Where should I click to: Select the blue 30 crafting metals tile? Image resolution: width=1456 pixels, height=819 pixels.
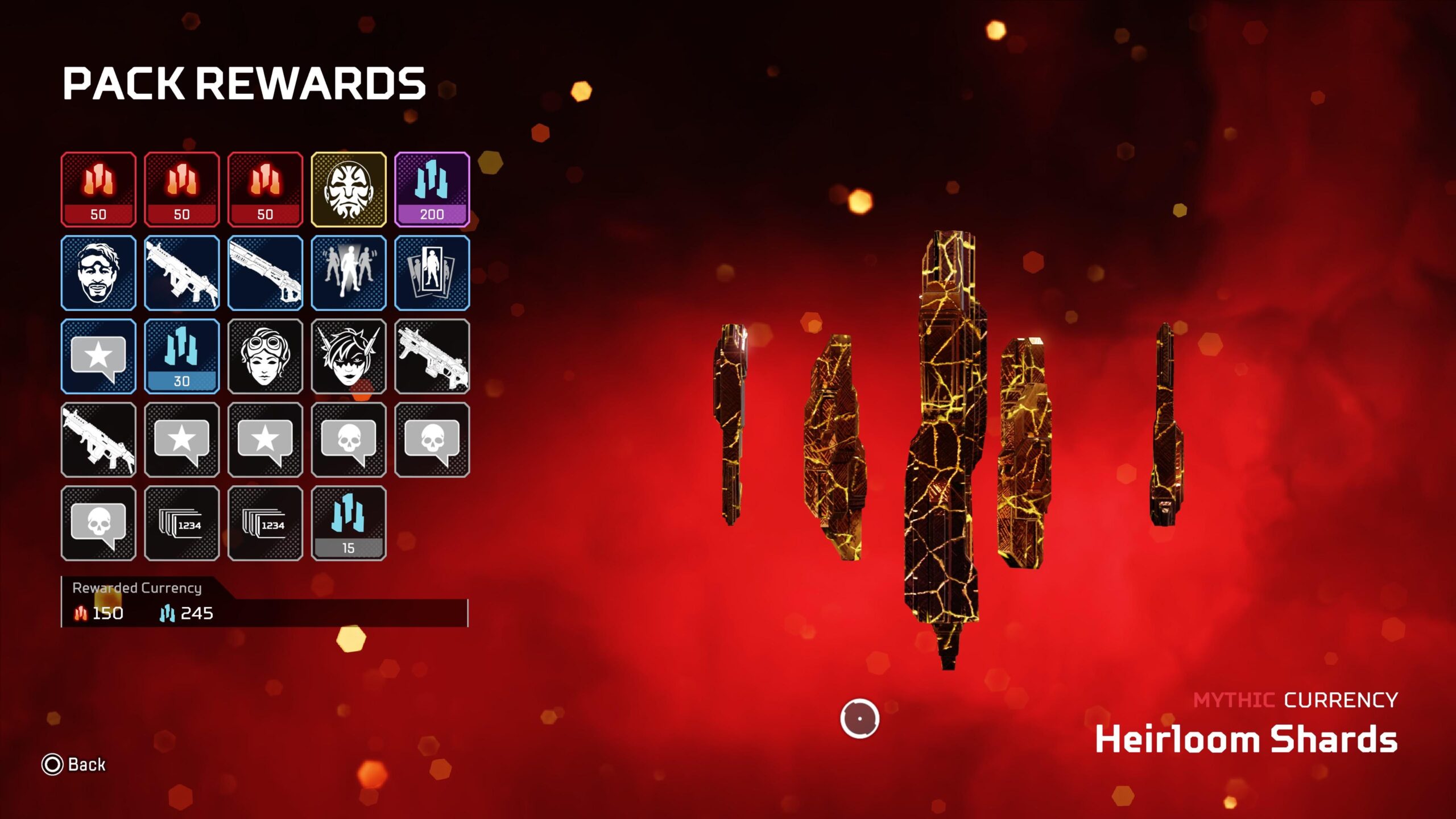(181, 357)
